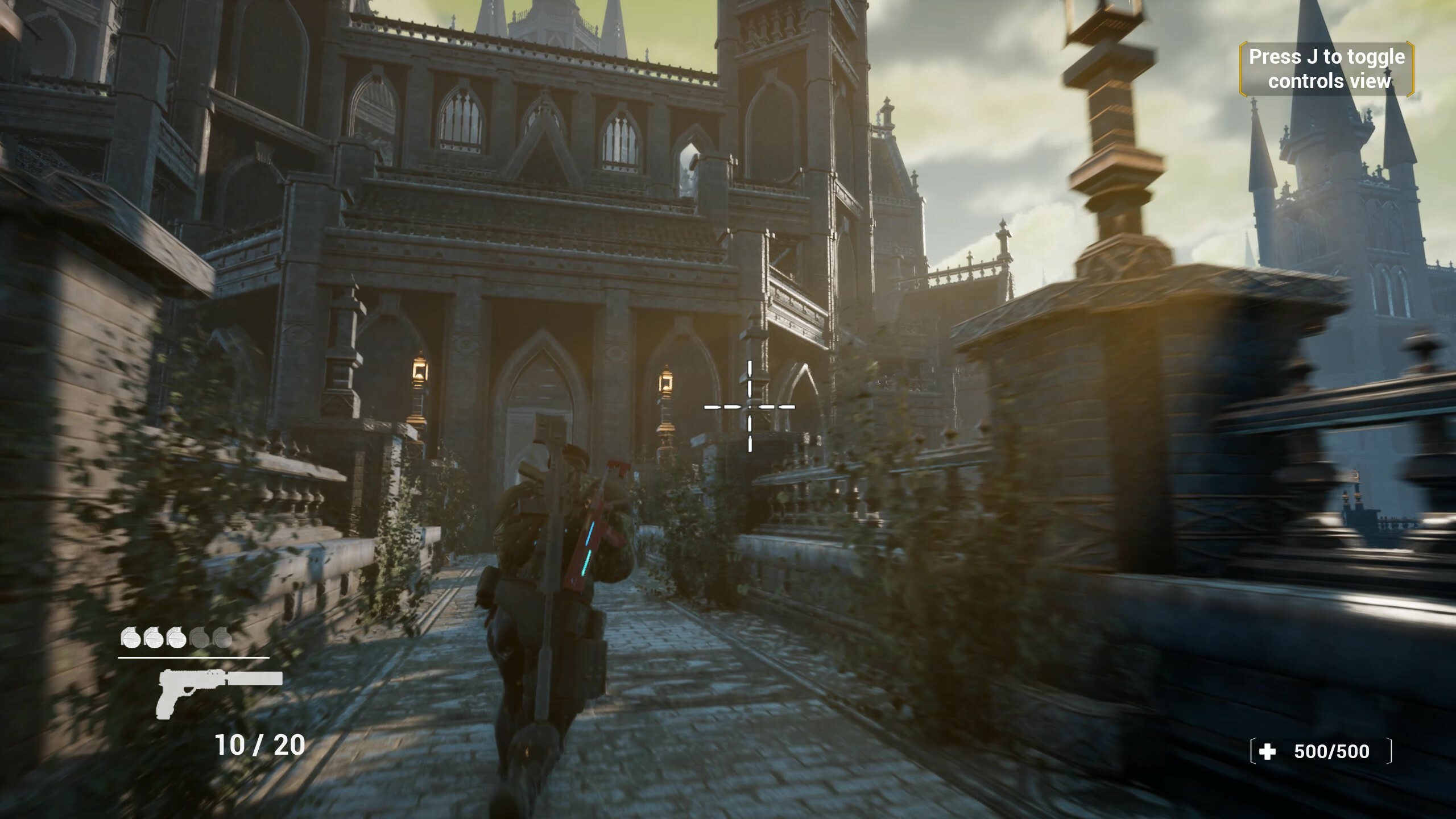Select the first filled grenade icon
Screen dimensions: 1456x819
click(131, 638)
